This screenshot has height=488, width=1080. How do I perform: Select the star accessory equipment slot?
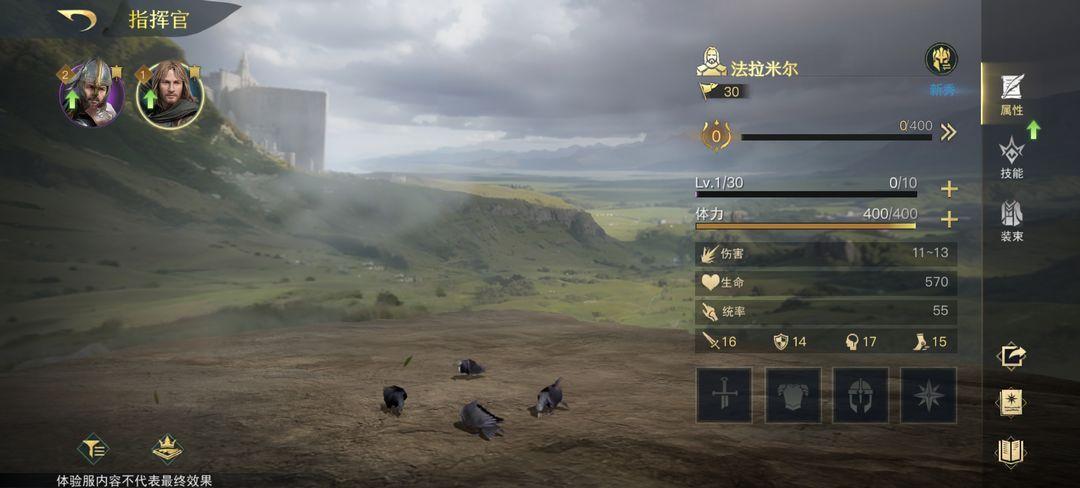click(928, 395)
